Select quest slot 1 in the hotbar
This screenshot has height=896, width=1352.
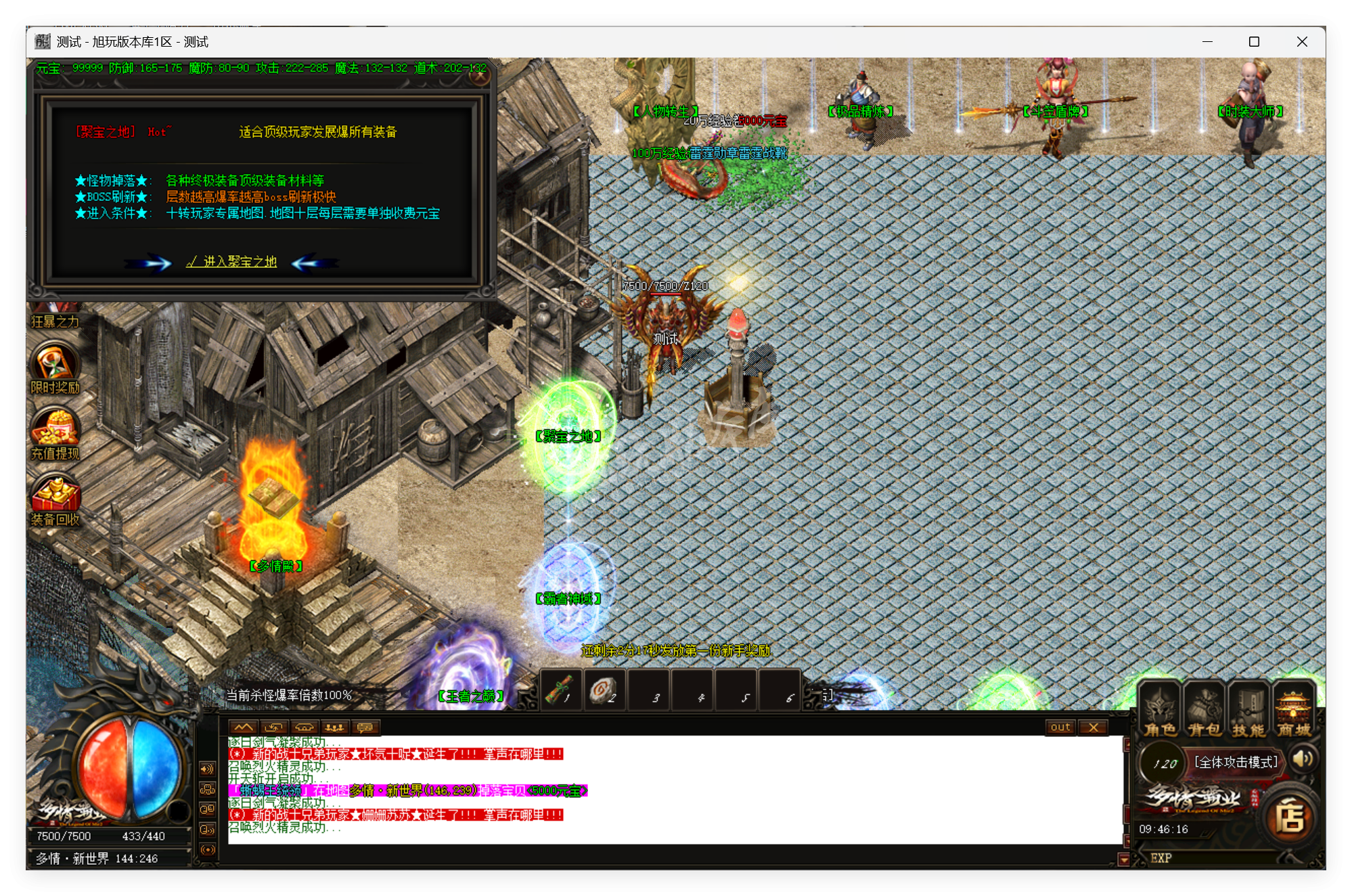tap(560, 692)
